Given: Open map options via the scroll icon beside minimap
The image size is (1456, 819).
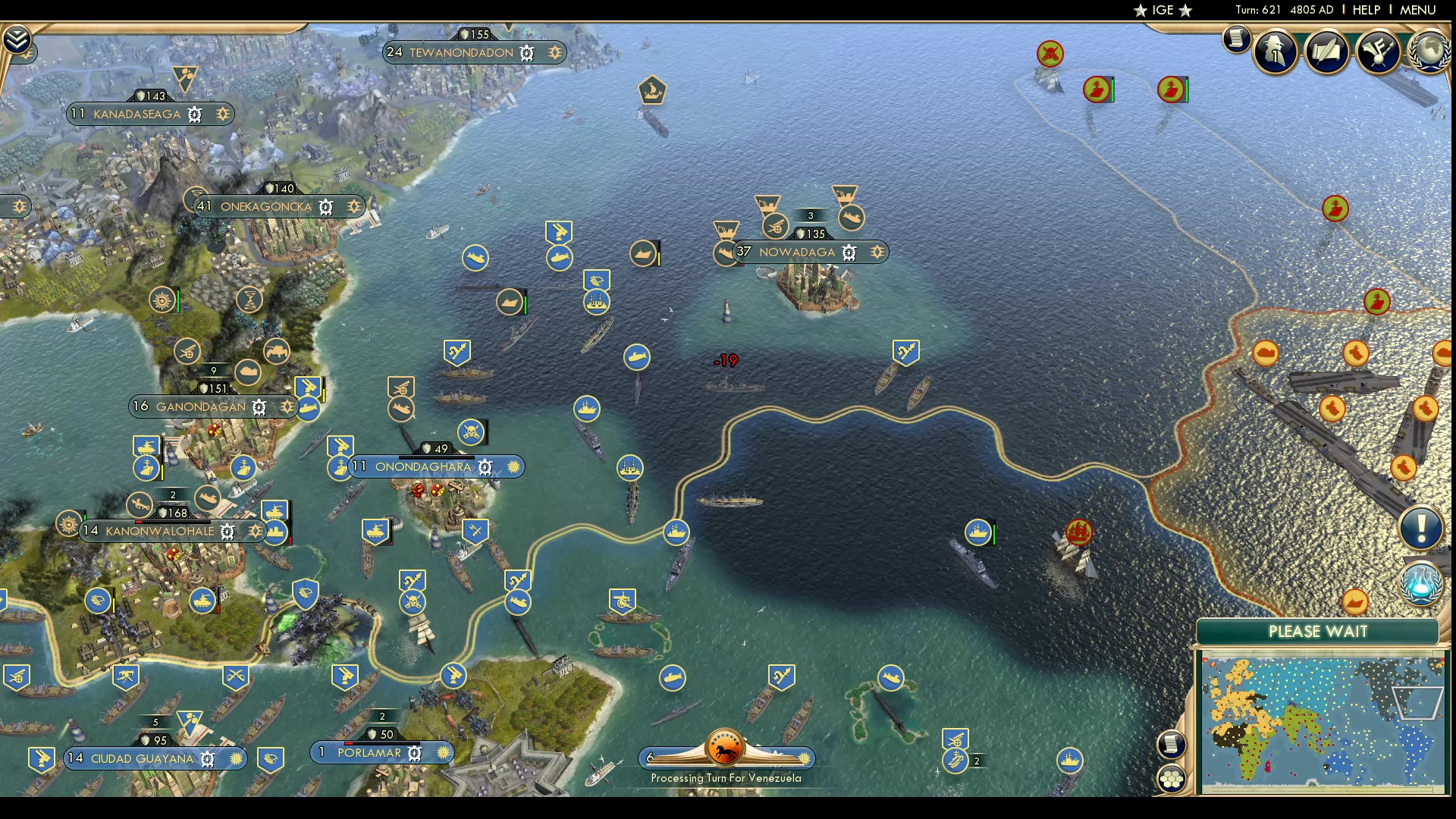Looking at the screenshot, I should [1170, 745].
